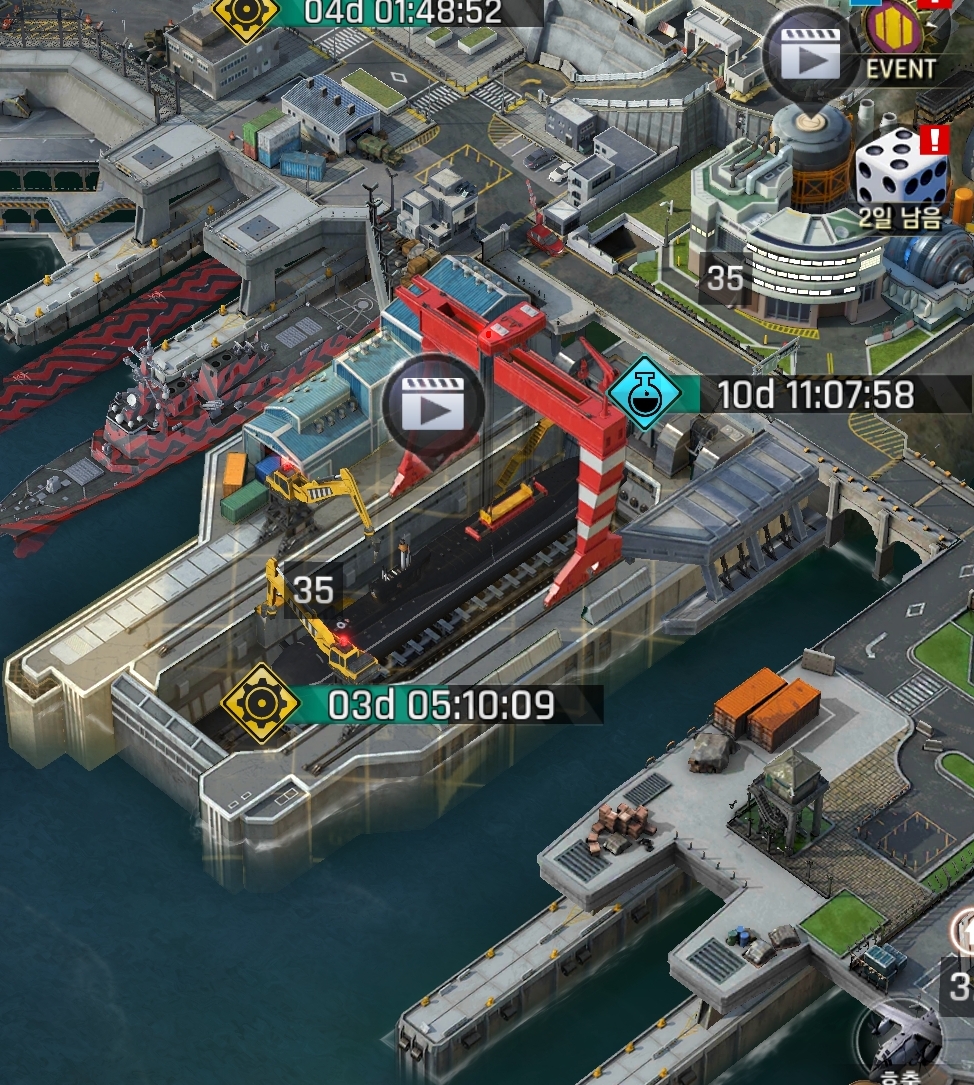Select the gear icon beside the 03d 05:10:09 timer

[x=259, y=703]
